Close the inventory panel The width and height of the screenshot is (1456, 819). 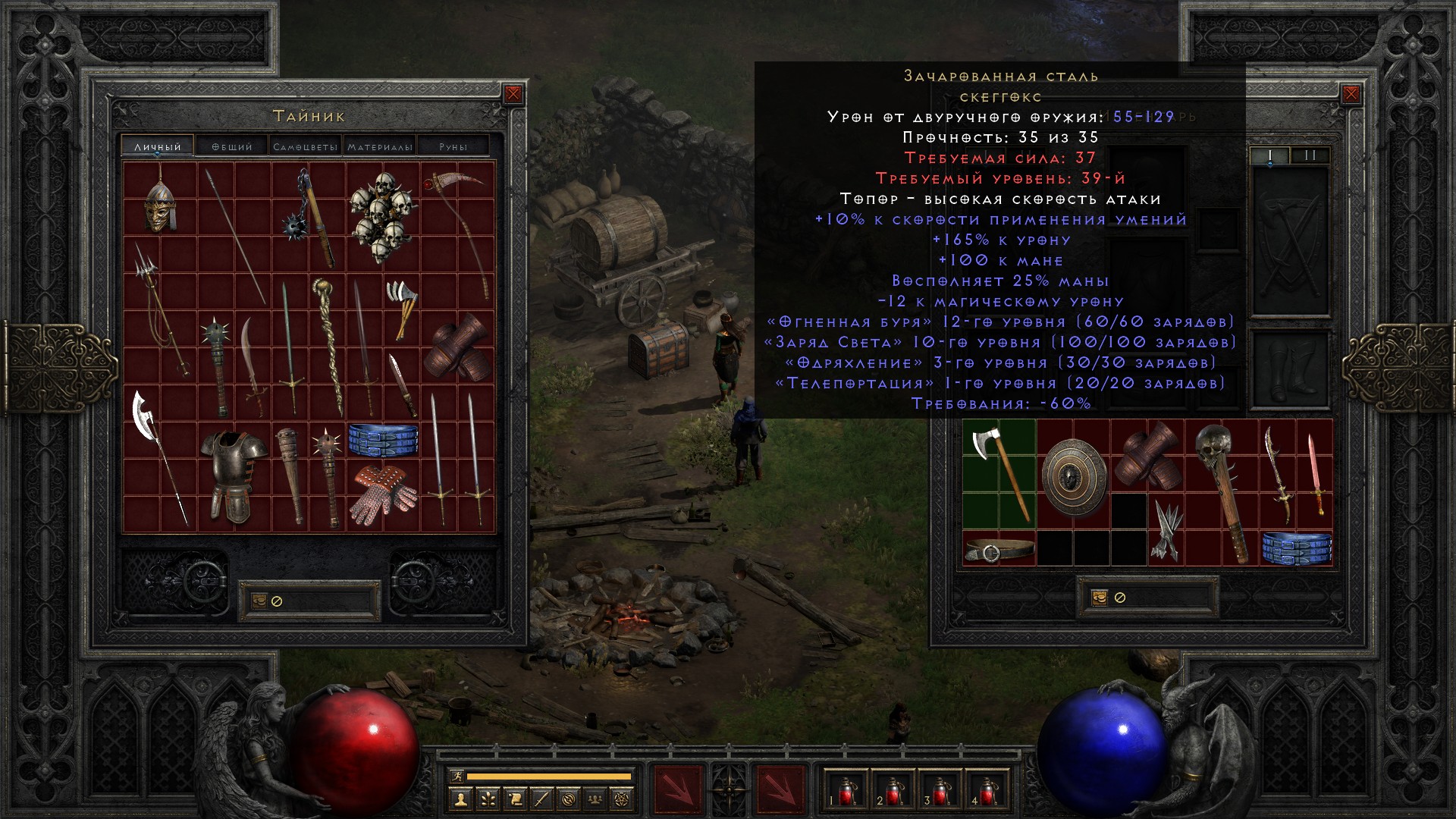coord(1351,94)
